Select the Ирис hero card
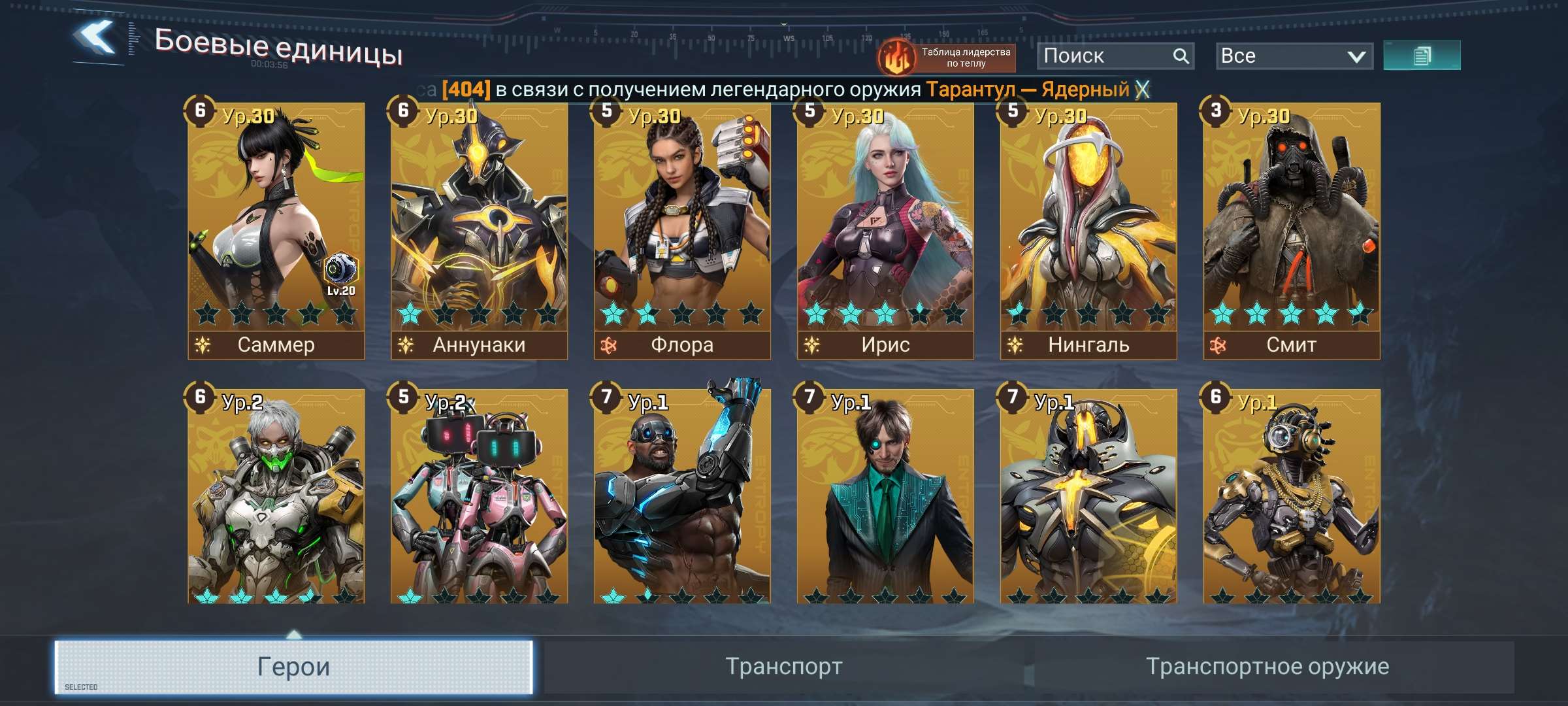The width and height of the screenshot is (1568, 706). [885, 229]
